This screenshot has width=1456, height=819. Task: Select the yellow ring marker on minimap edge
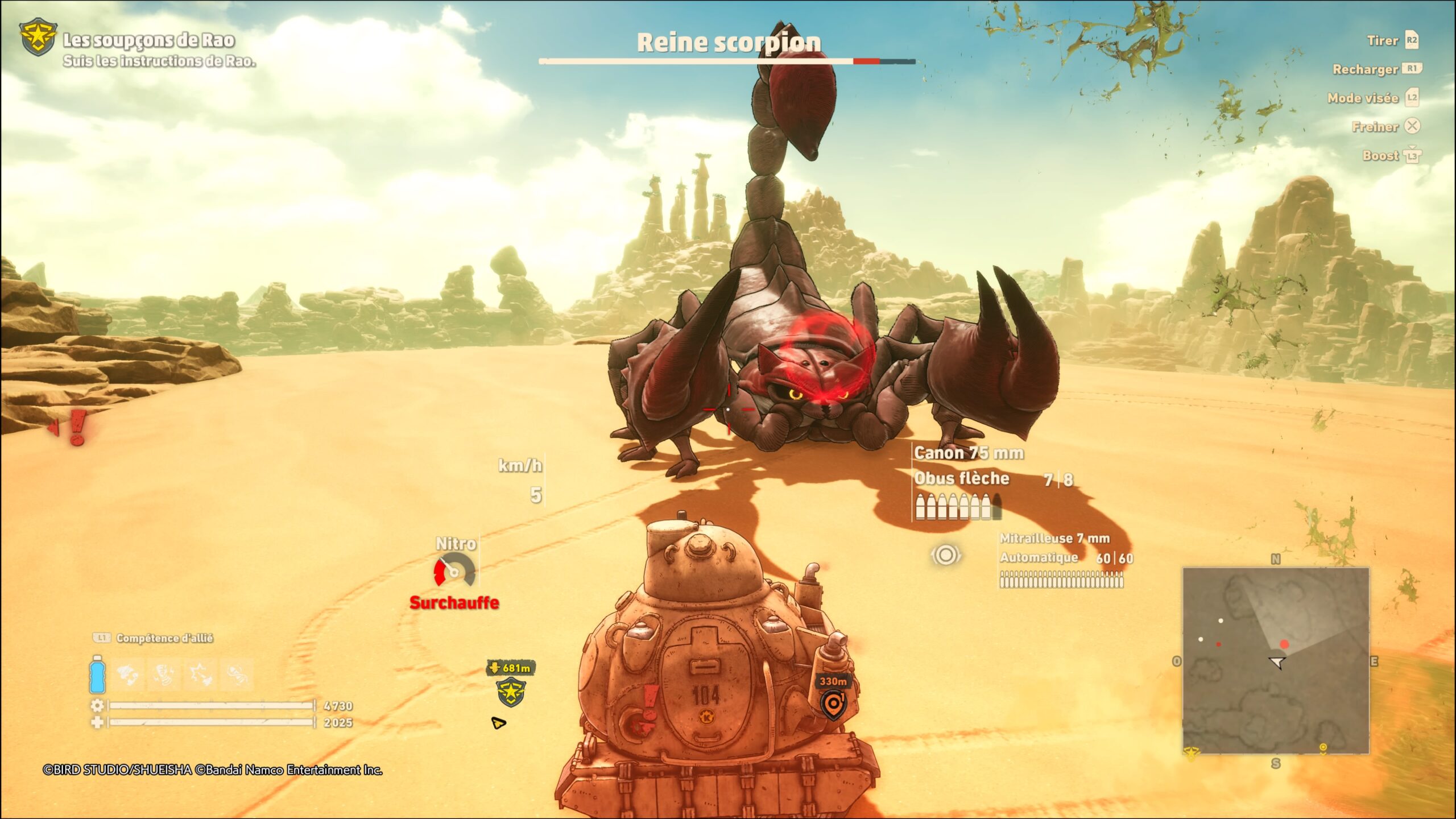(1323, 747)
